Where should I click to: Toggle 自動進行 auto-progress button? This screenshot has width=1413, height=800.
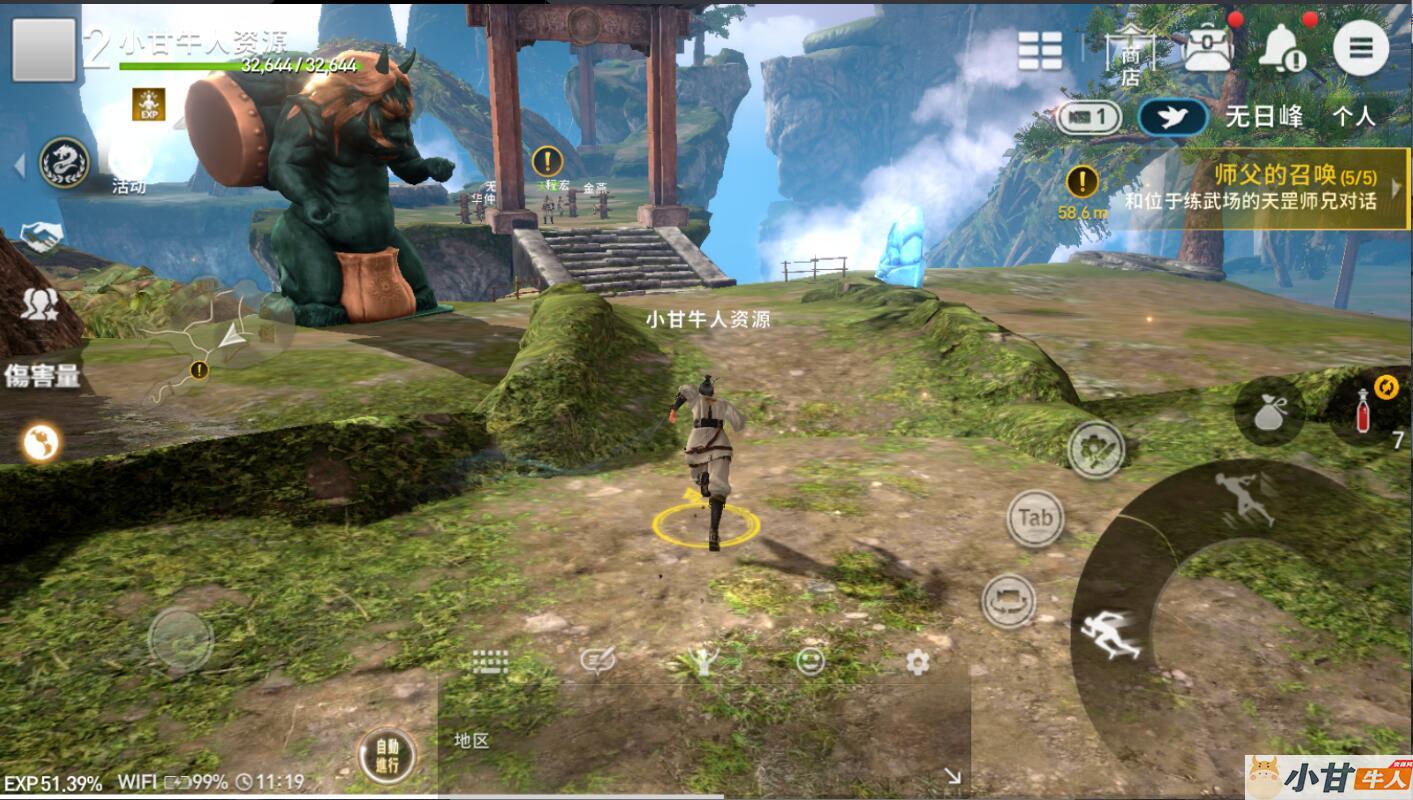click(x=386, y=756)
